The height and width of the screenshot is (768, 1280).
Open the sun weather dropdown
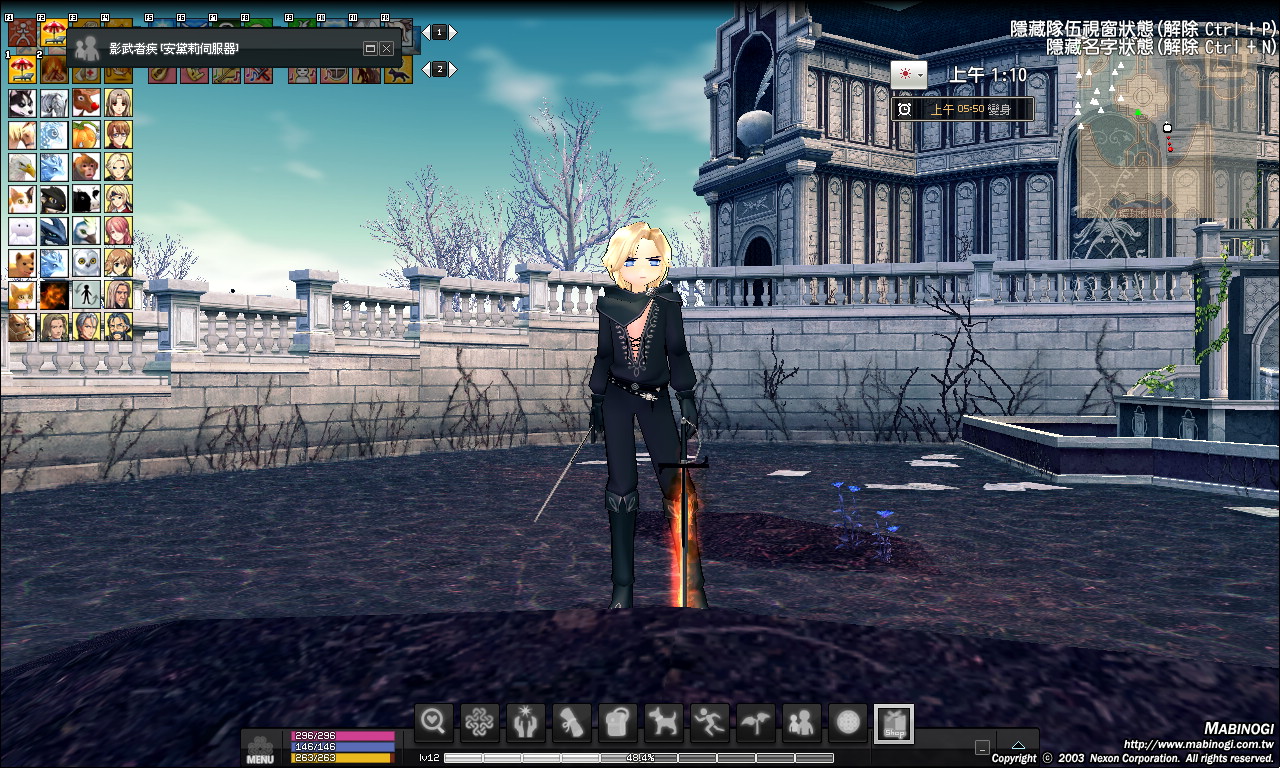coord(908,74)
